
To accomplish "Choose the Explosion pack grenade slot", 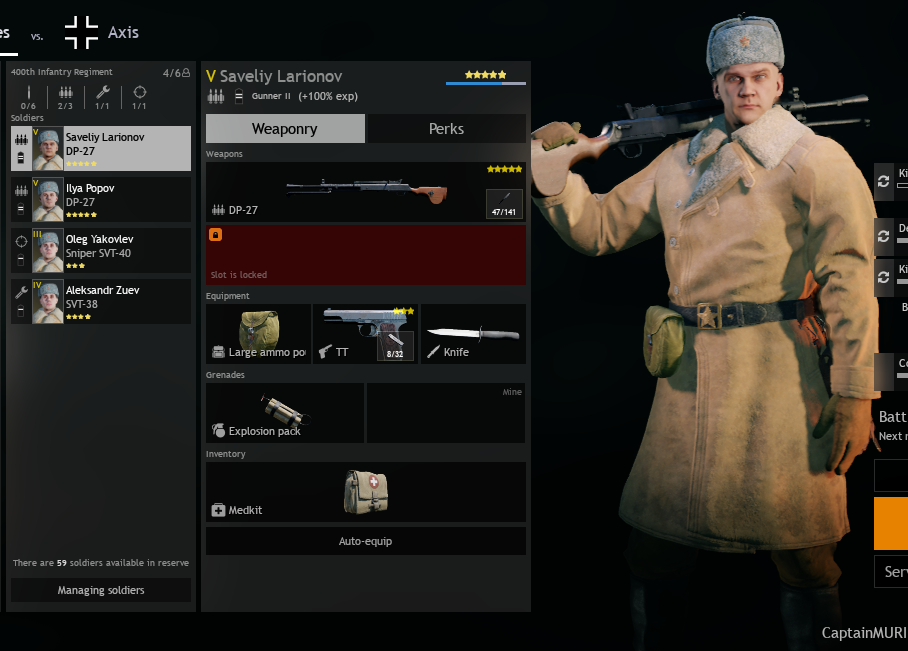I will click(x=284, y=413).
